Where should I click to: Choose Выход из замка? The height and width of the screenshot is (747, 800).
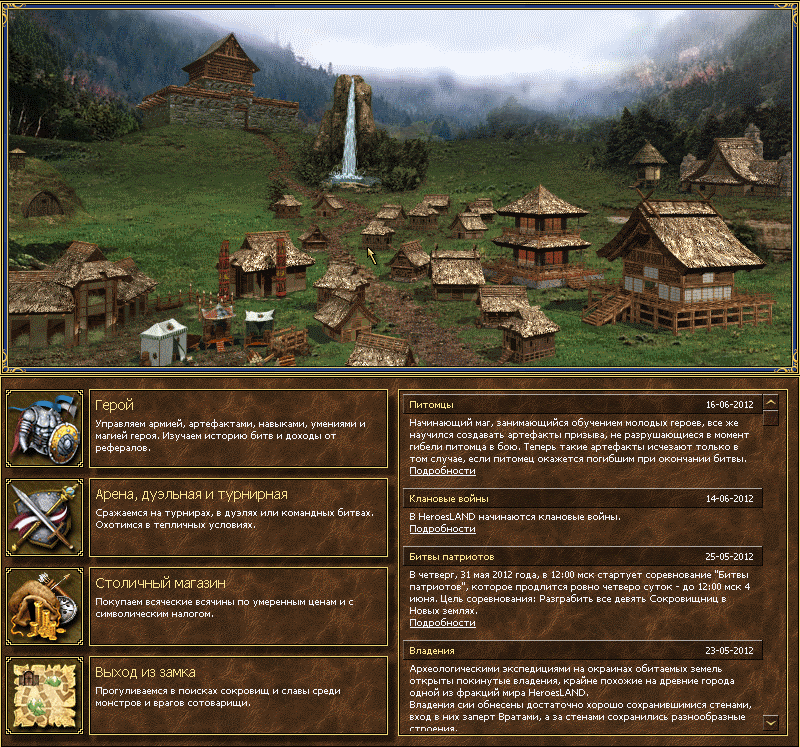145,671
